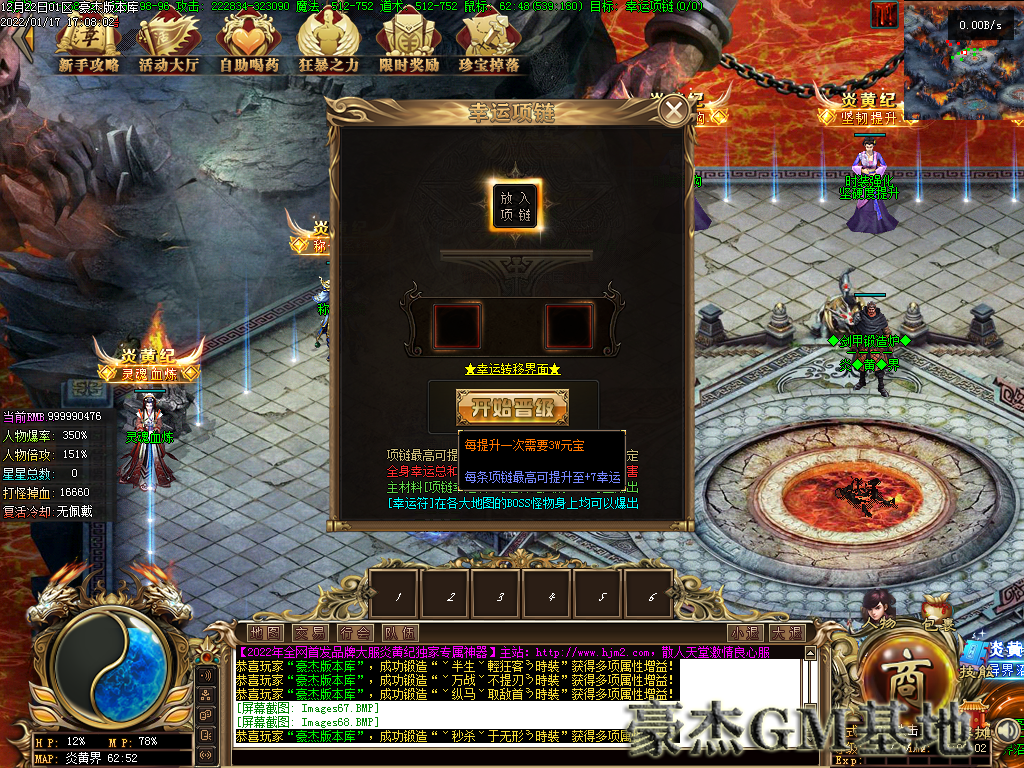Image resolution: width=1024 pixels, height=768 pixels.
Task: Choose 小退 to log out to character select
Action: coord(744,633)
